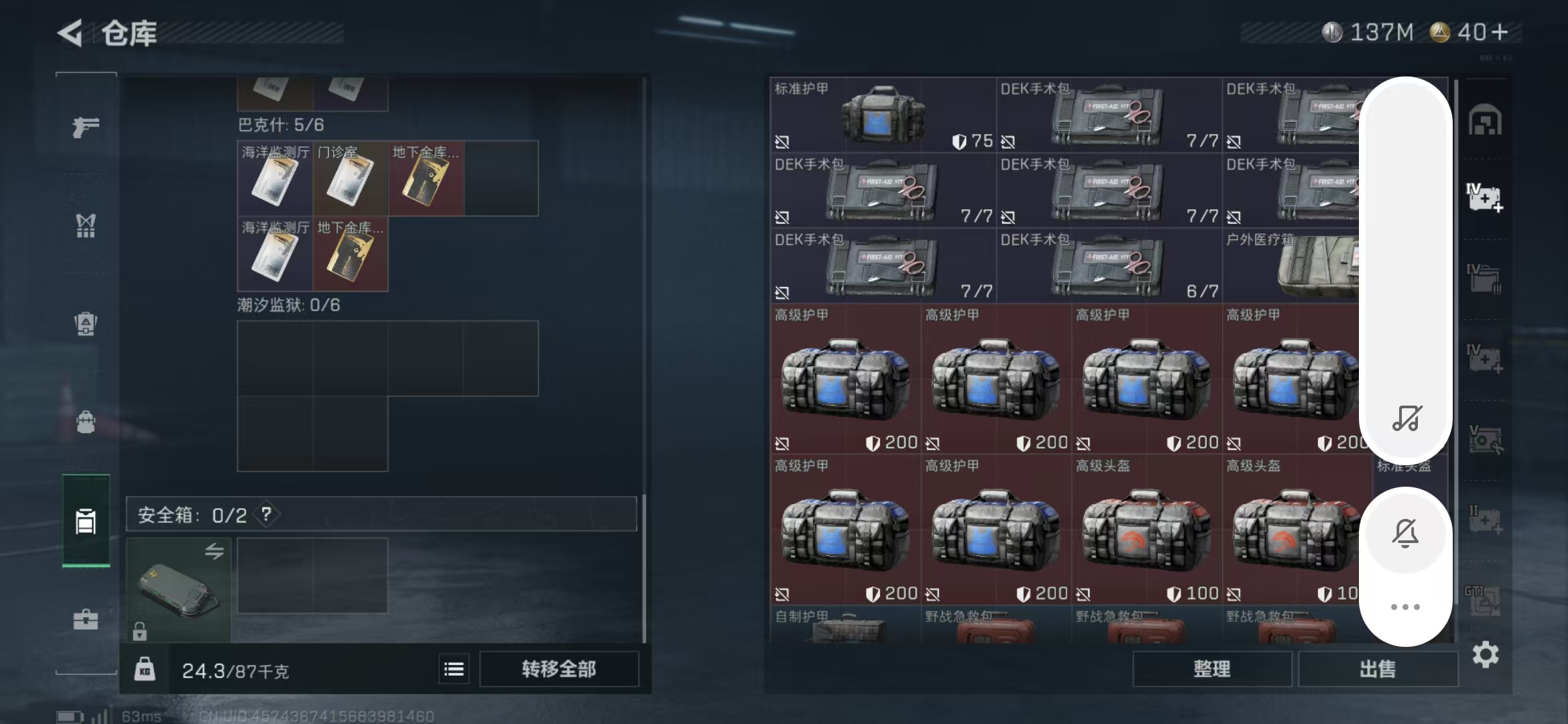The width and height of the screenshot is (1568, 724).
Task: Select the 标准护甲 repair kit item
Action: (x=883, y=115)
